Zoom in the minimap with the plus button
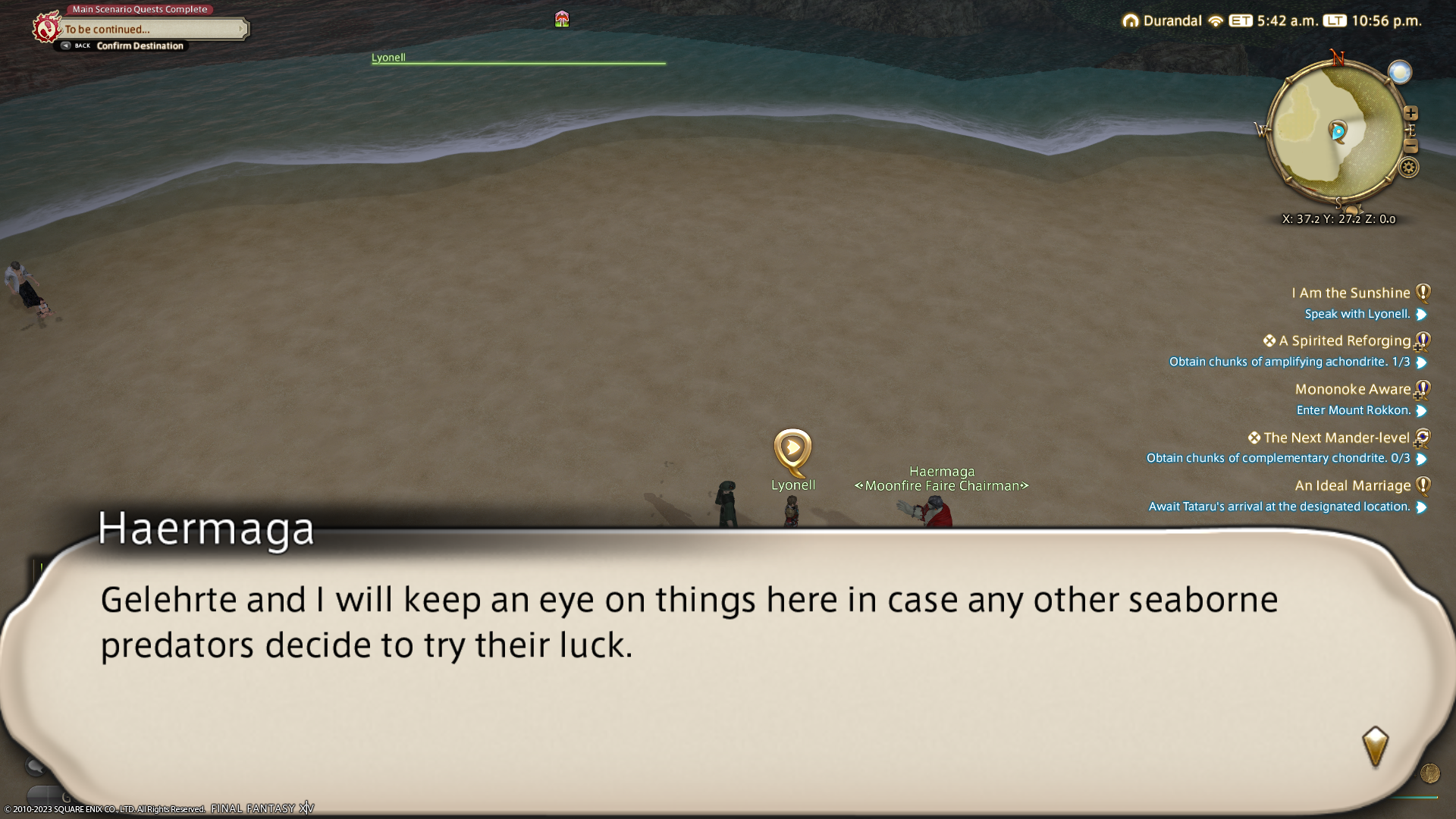The width and height of the screenshot is (1456, 819). [x=1410, y=114]
